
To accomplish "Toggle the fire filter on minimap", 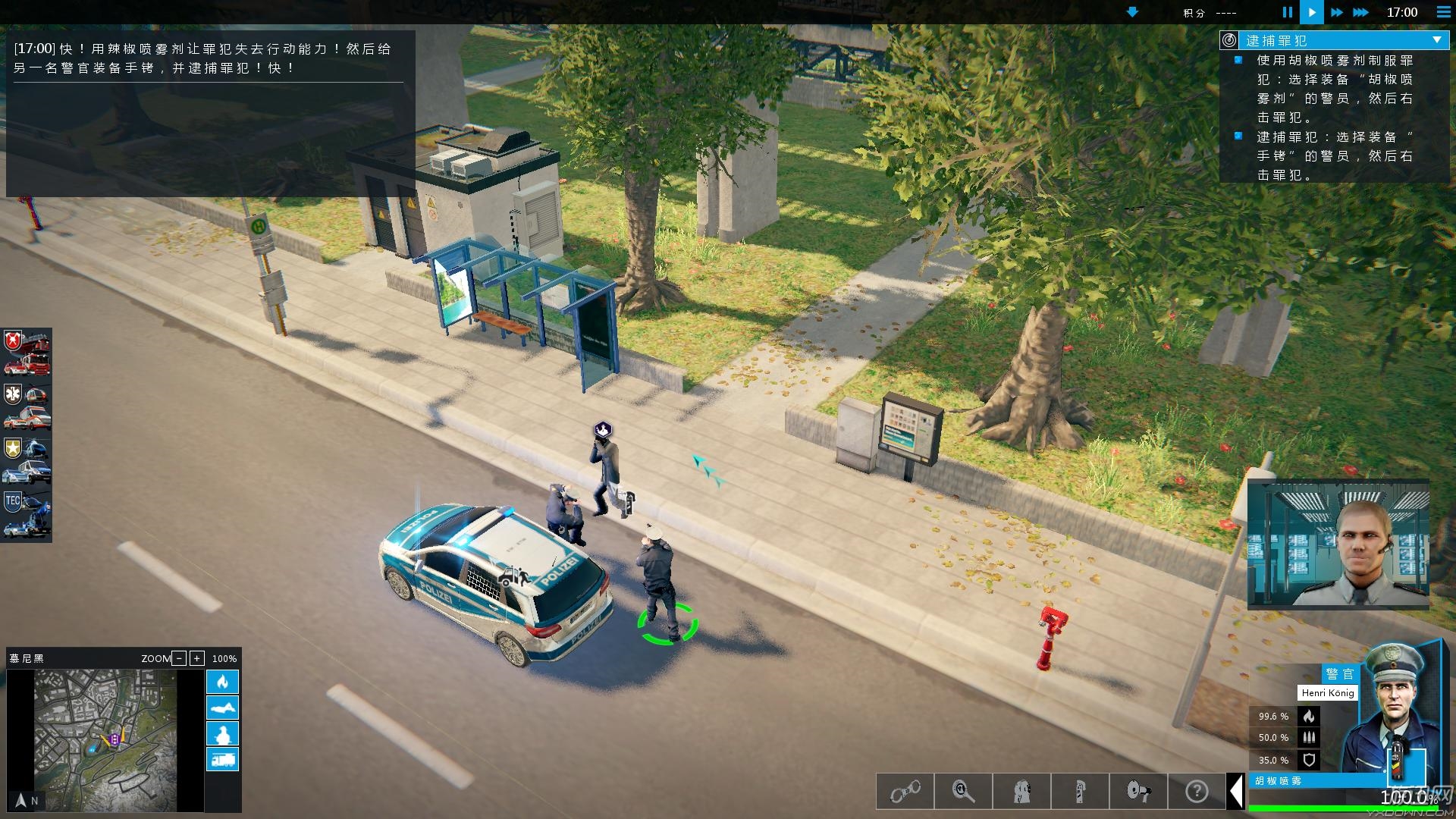I will [222, 682].
